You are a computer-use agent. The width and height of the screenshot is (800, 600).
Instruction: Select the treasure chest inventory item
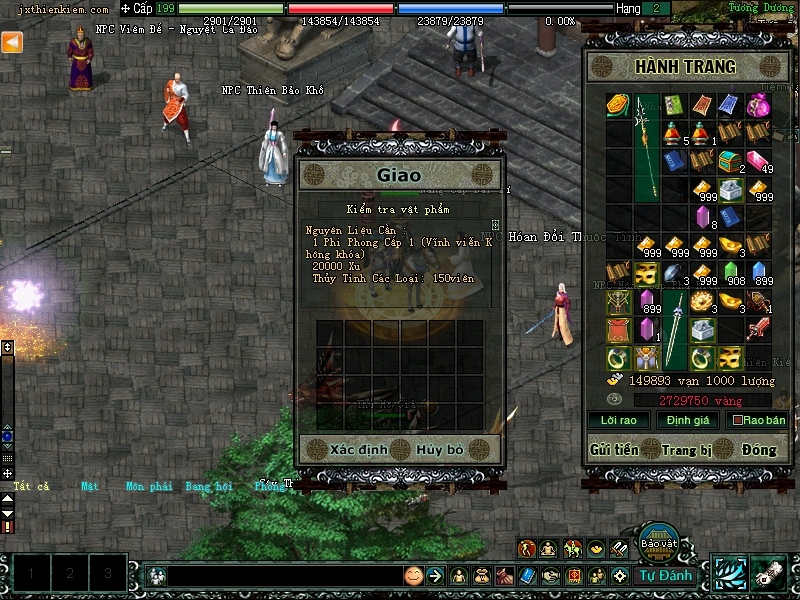tap(731, 159)
